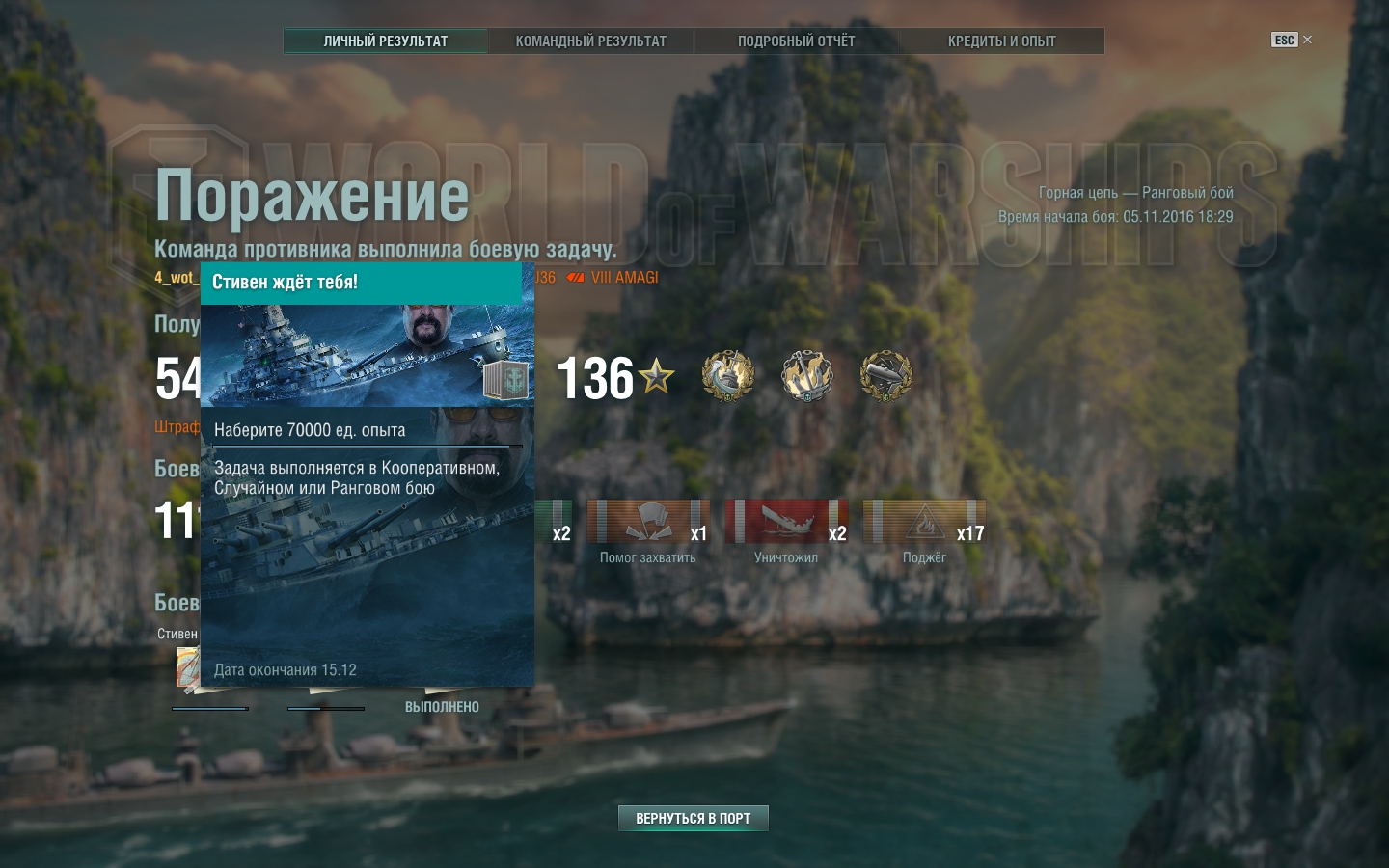Image resolution: width=1389 pixels, height=868 pixels.
Task: Show the Подробный отчёт tab
Action: pyautogui.click(x=796, y=41)
